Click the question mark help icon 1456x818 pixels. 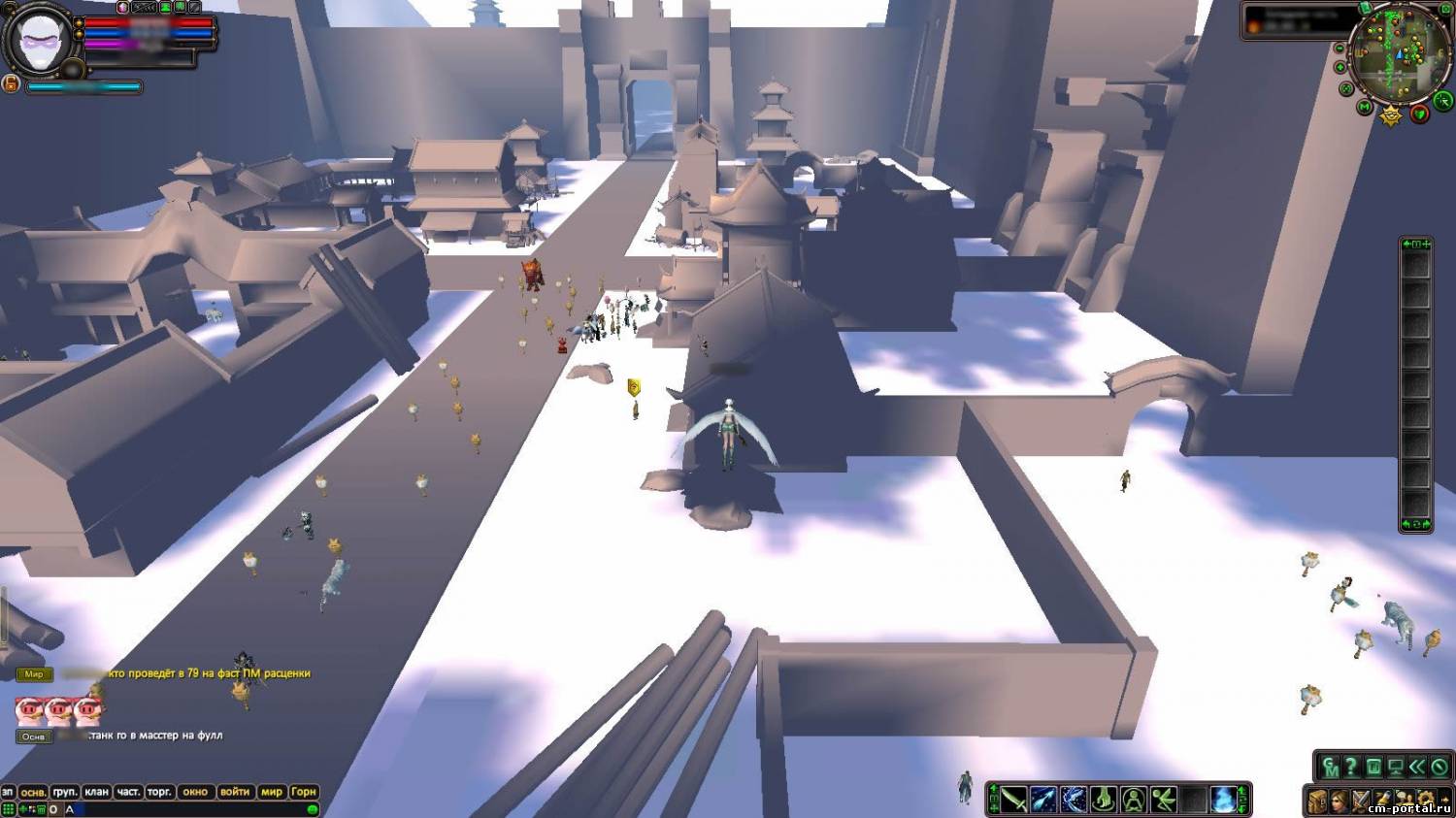click(x=1350, y=768)
